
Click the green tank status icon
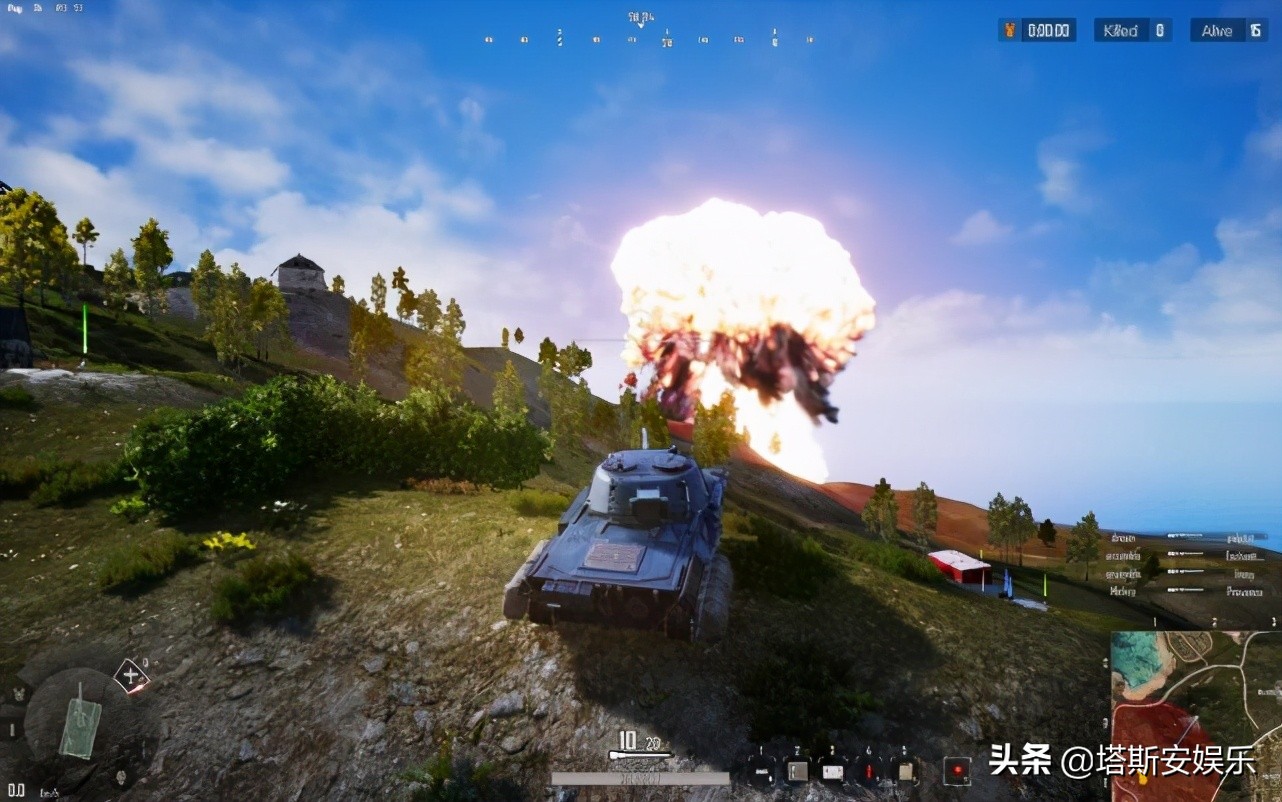[78, 719]
